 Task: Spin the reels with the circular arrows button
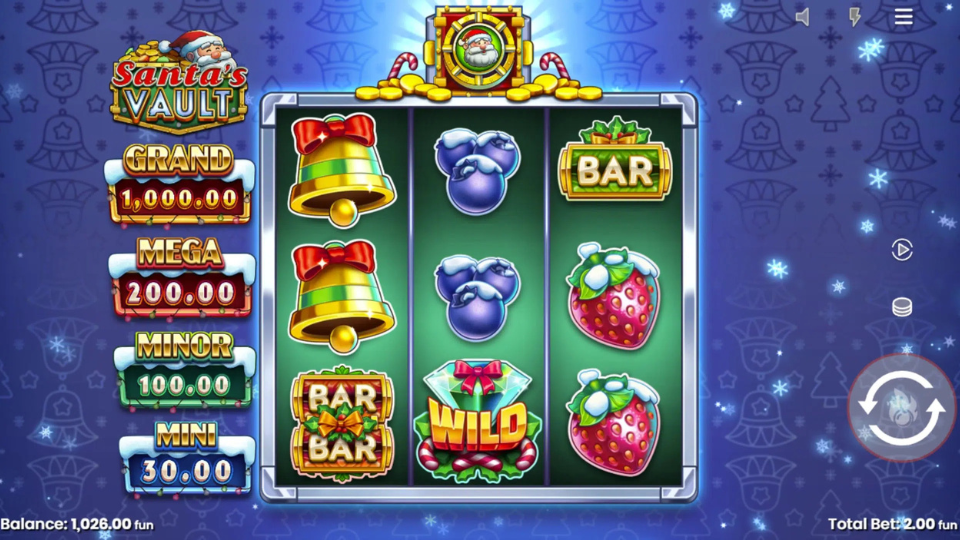[901, 408]
